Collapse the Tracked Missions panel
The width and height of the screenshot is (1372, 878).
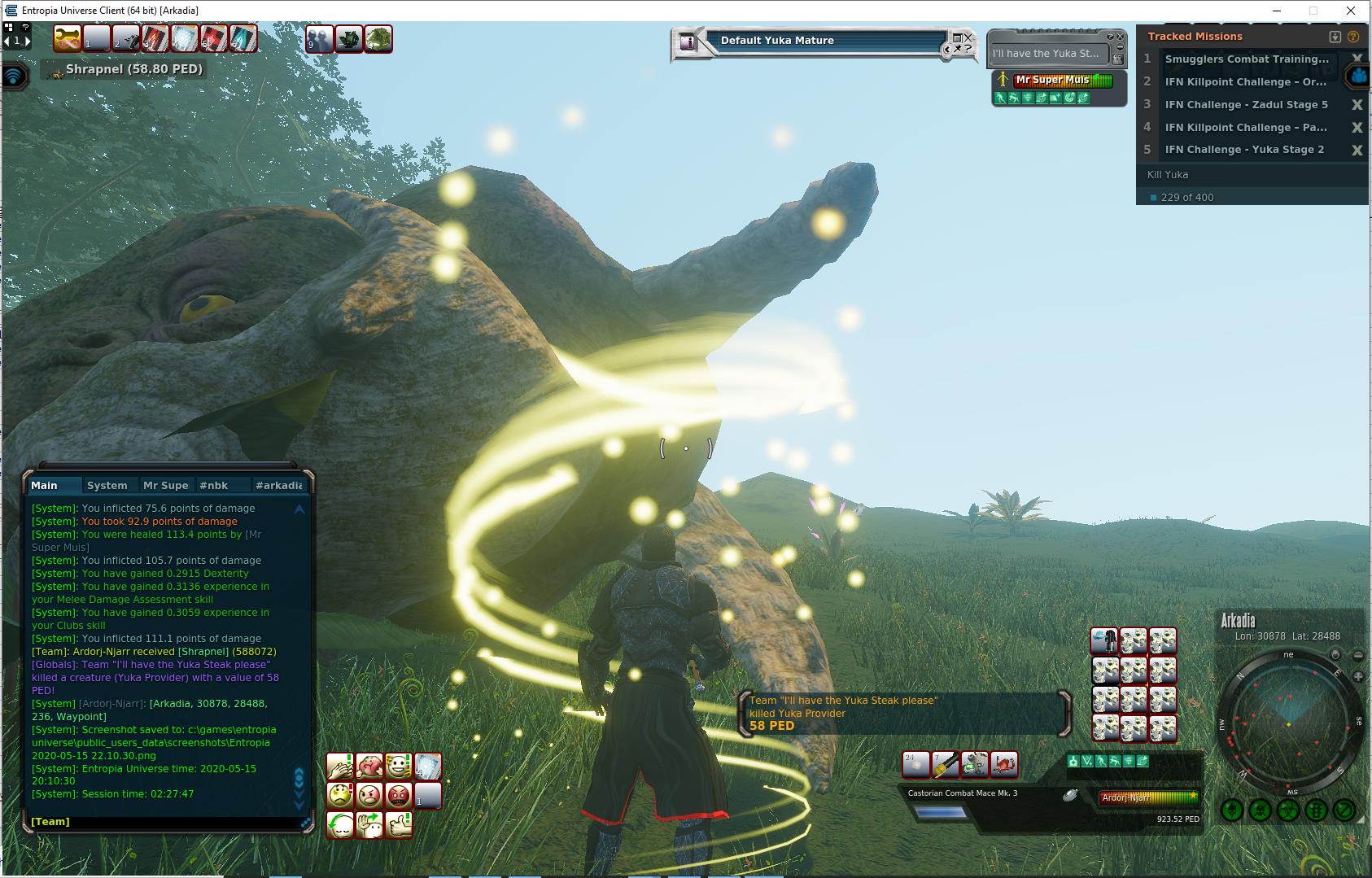1335,37
